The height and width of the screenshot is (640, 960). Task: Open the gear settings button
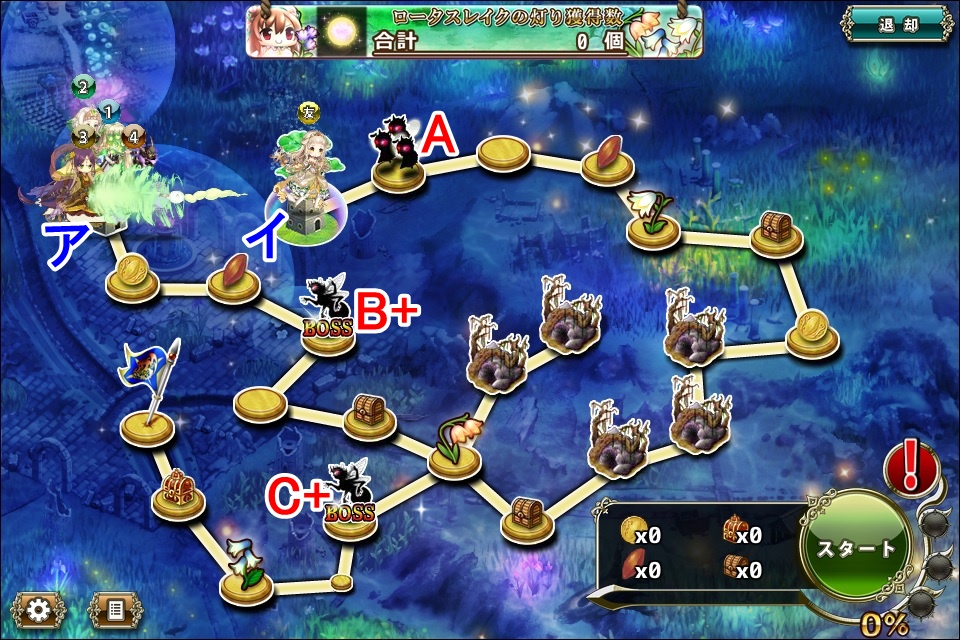click(x=40, y=609)
